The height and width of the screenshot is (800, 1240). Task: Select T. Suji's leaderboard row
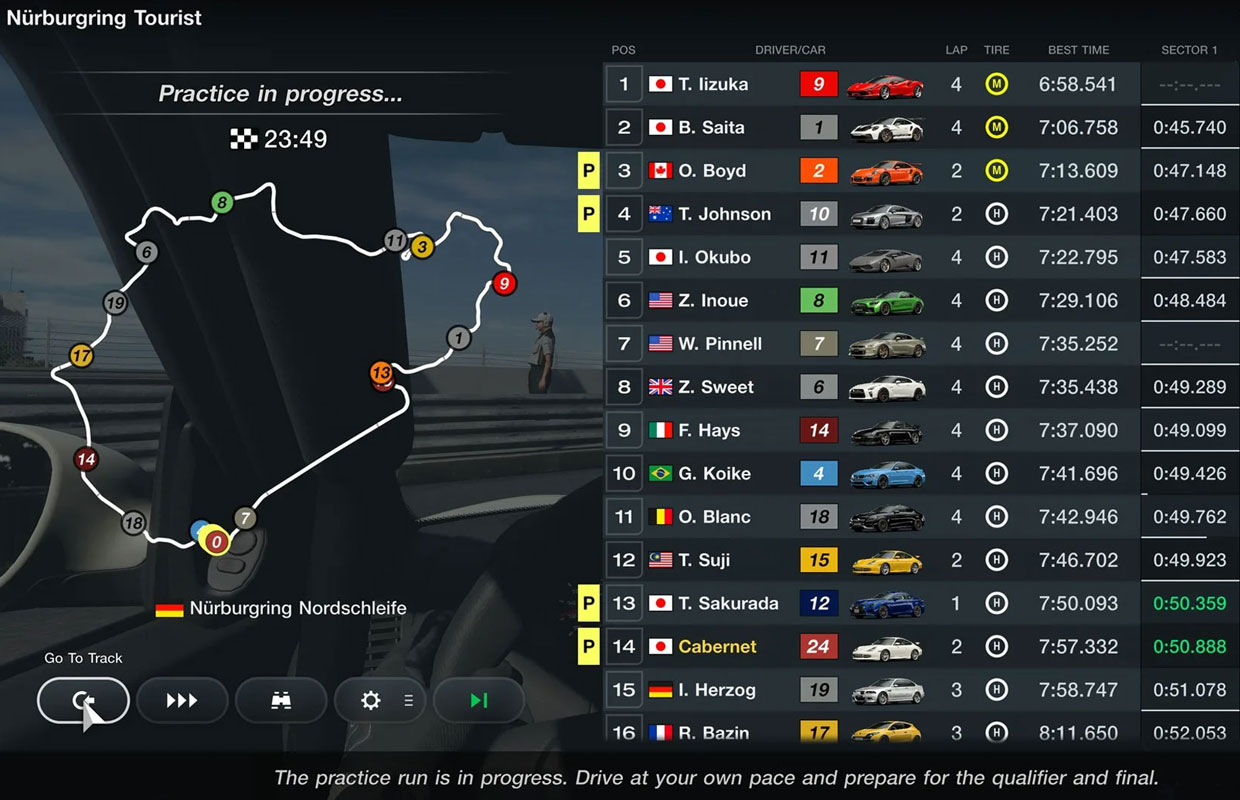[870, 560]
